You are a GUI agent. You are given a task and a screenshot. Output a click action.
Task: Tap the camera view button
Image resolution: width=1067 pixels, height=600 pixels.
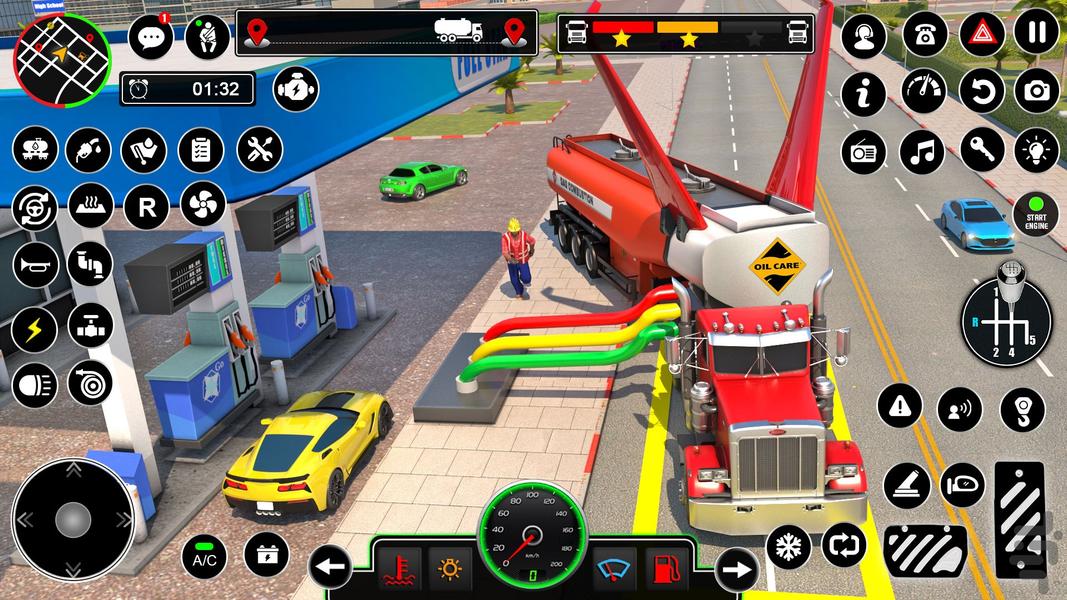click(x=1037, y=91)
